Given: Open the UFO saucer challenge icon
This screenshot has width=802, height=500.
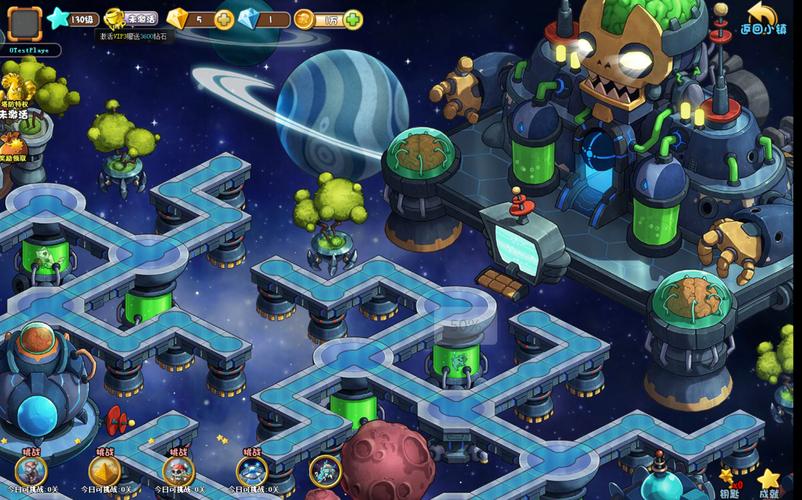Looking at the screenshot, I should click(252, 469).
